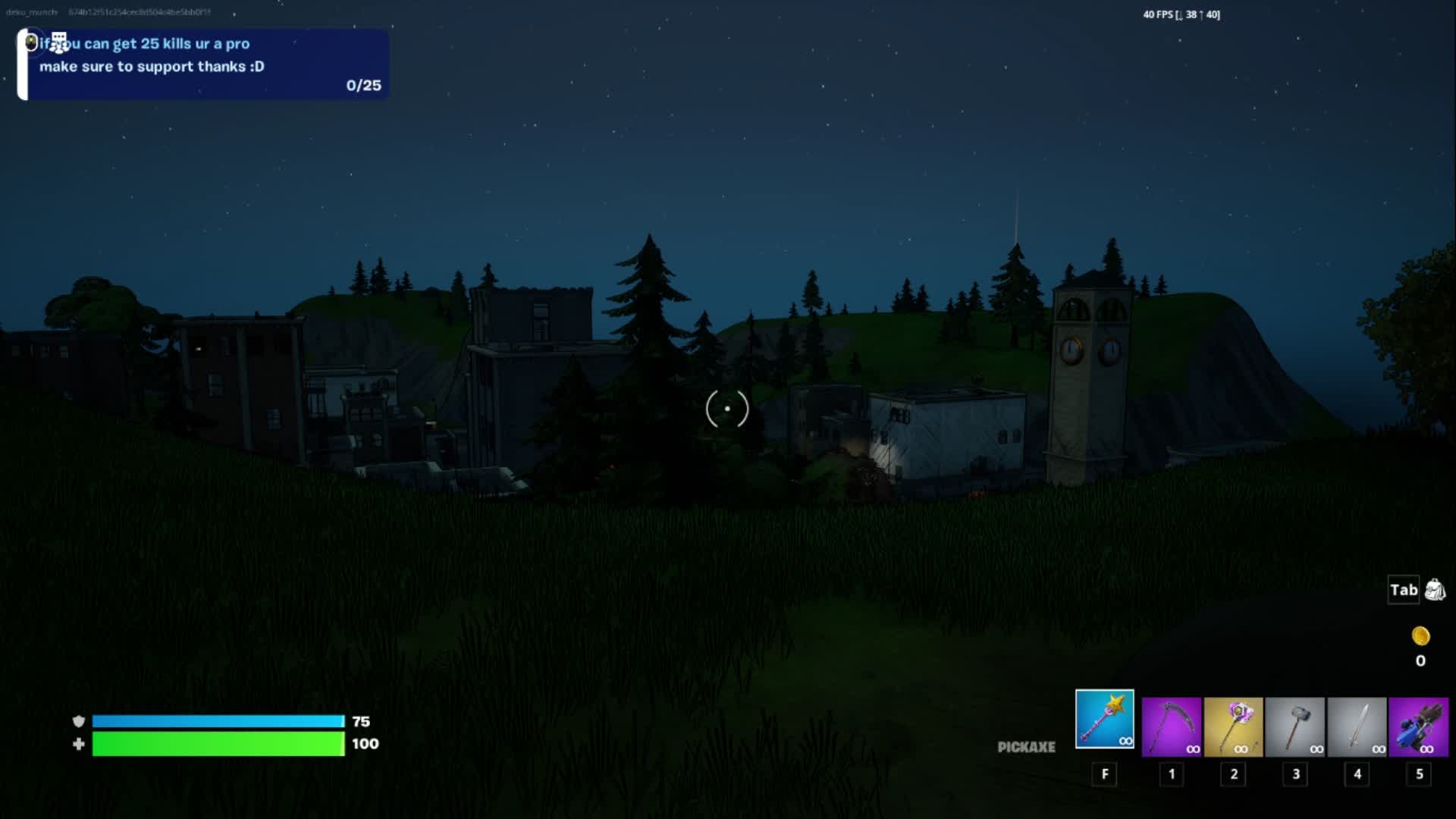Screen dimensions: 1456x819
Task: Select the star wand pickaxe in slot F
Action: tap(1103, 719)
